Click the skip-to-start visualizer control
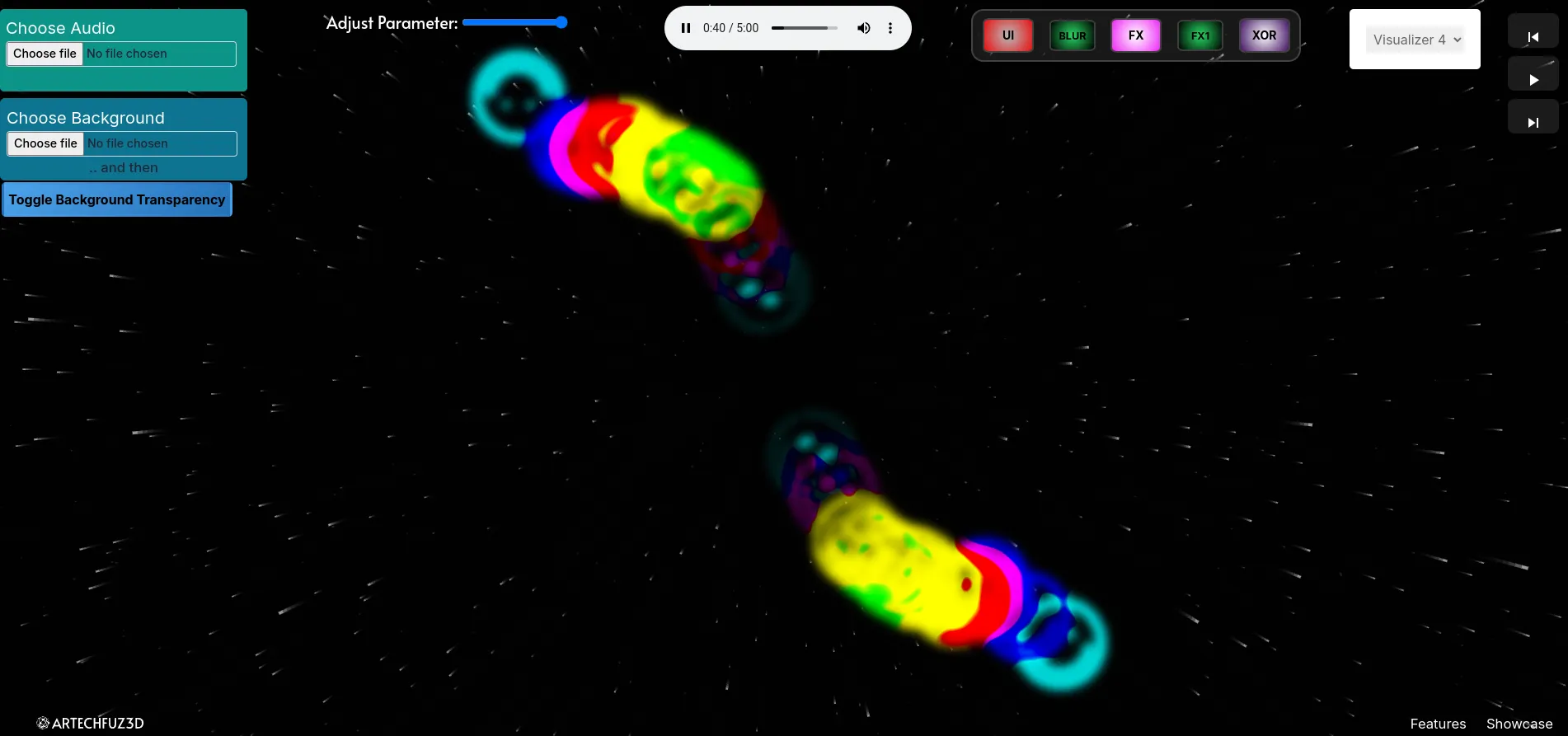Viewport: 1568px width, 736px height. click(1533, 36)
